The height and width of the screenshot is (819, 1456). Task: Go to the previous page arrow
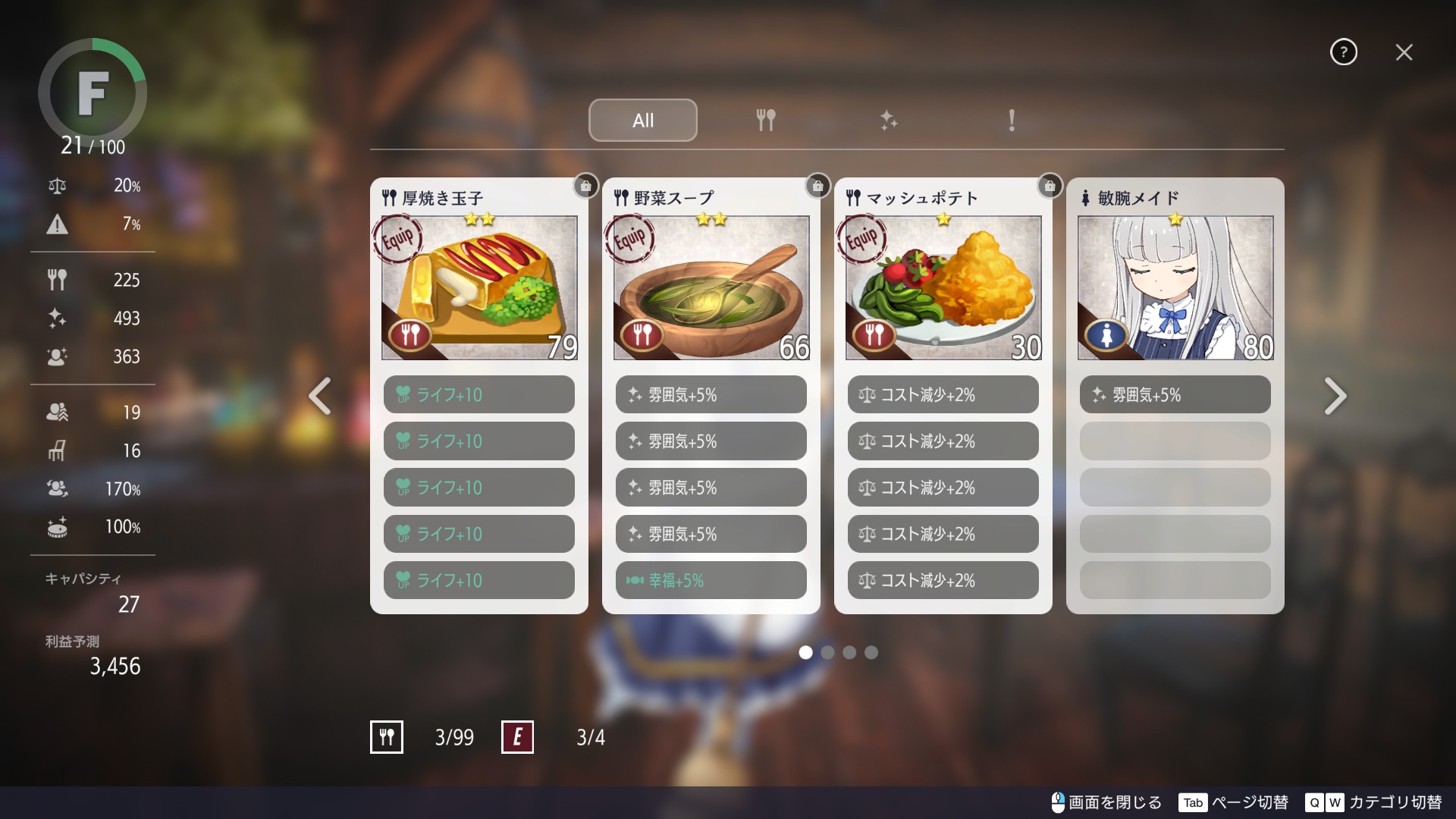320,396
